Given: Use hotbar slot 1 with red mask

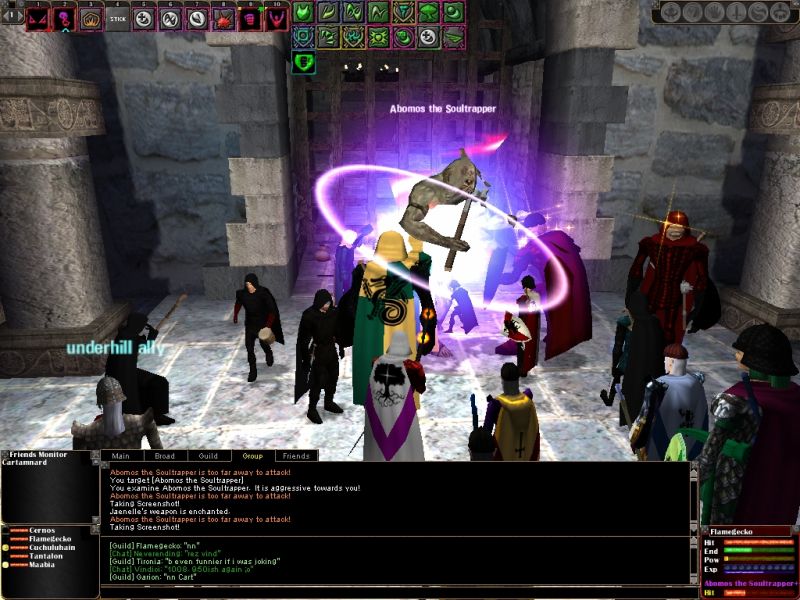Looking at the screenshot, I should pos(38,18).
